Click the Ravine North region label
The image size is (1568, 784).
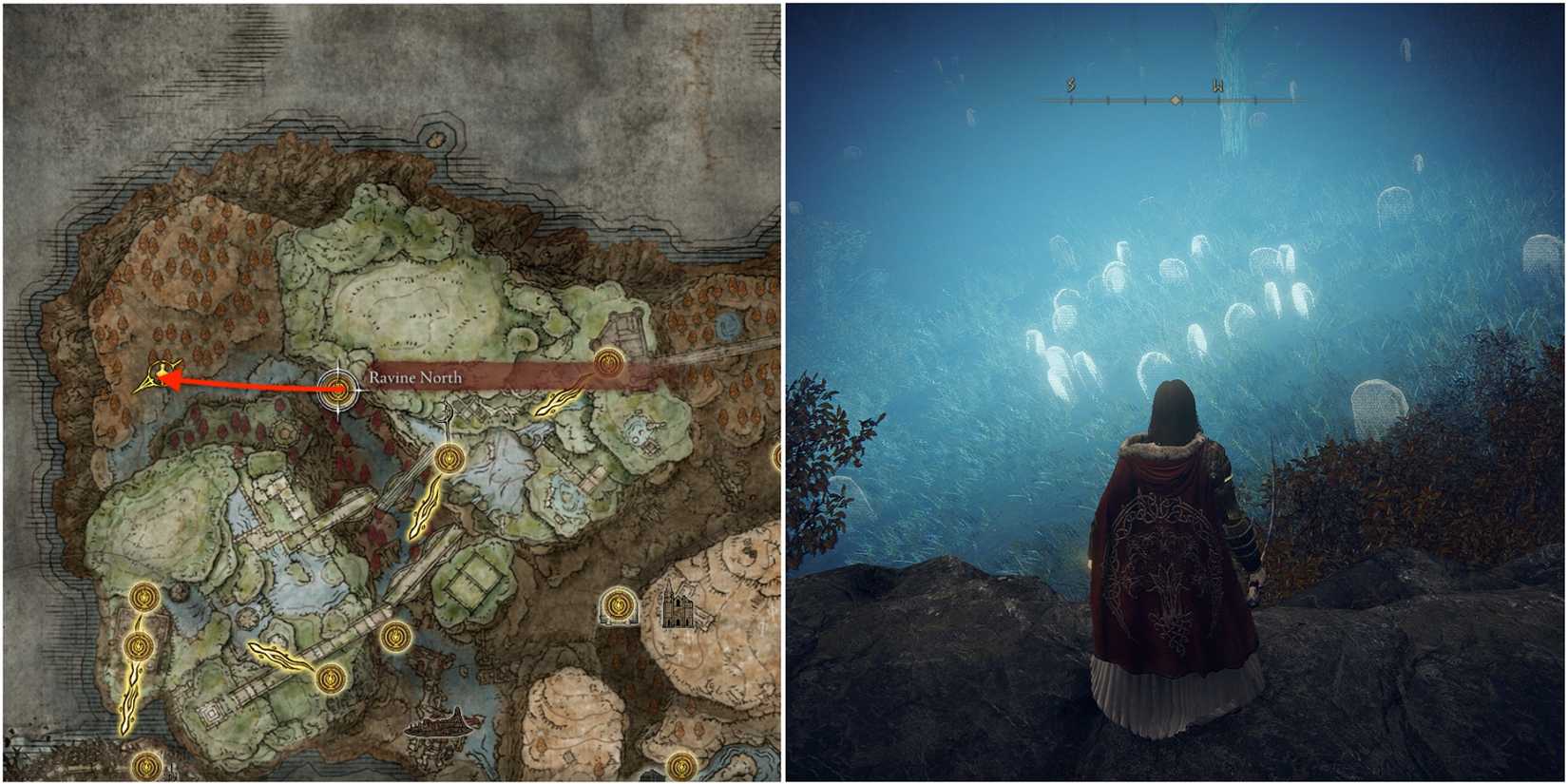pyautogui.click(x=416, y=377)
